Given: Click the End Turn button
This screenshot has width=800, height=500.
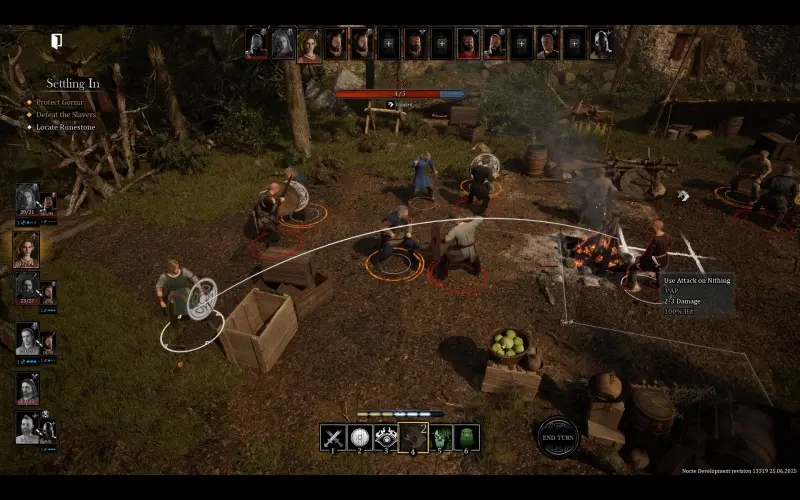Looking at the screenshot, I should pyautogui.click(x=557, y=437).
